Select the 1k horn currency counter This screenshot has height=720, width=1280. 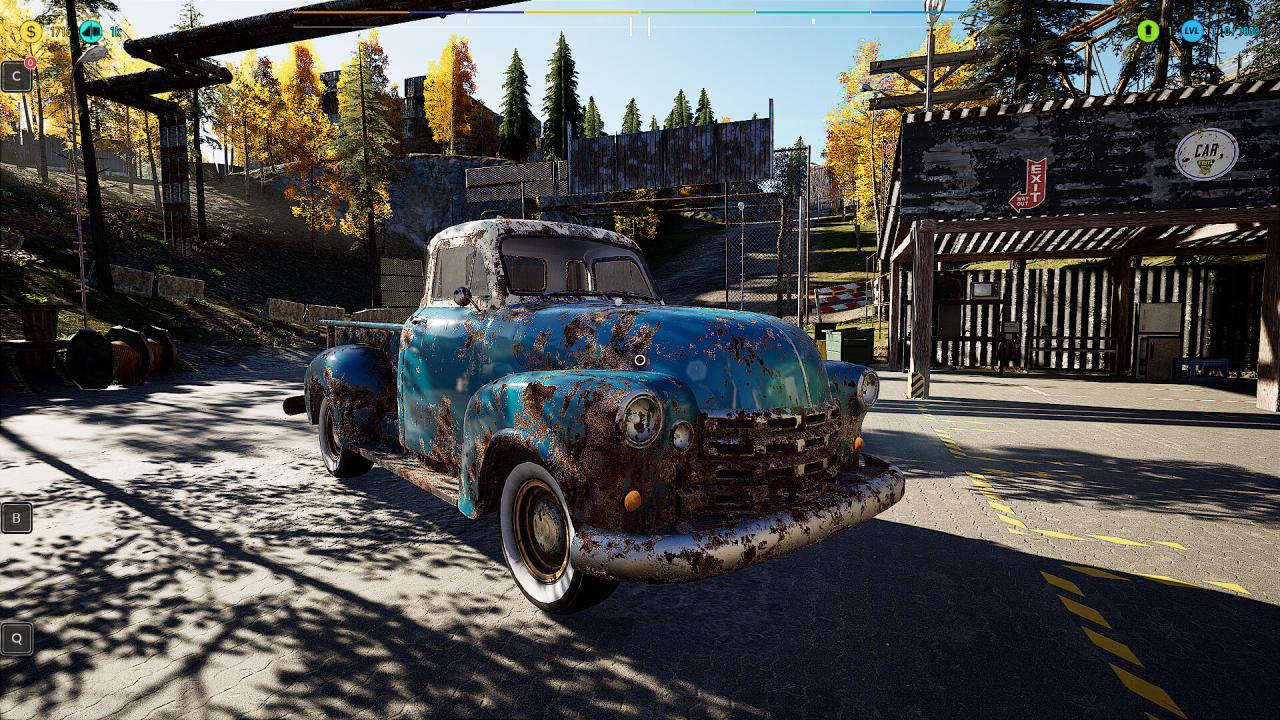pyautogui.click(x=116, y=30)
